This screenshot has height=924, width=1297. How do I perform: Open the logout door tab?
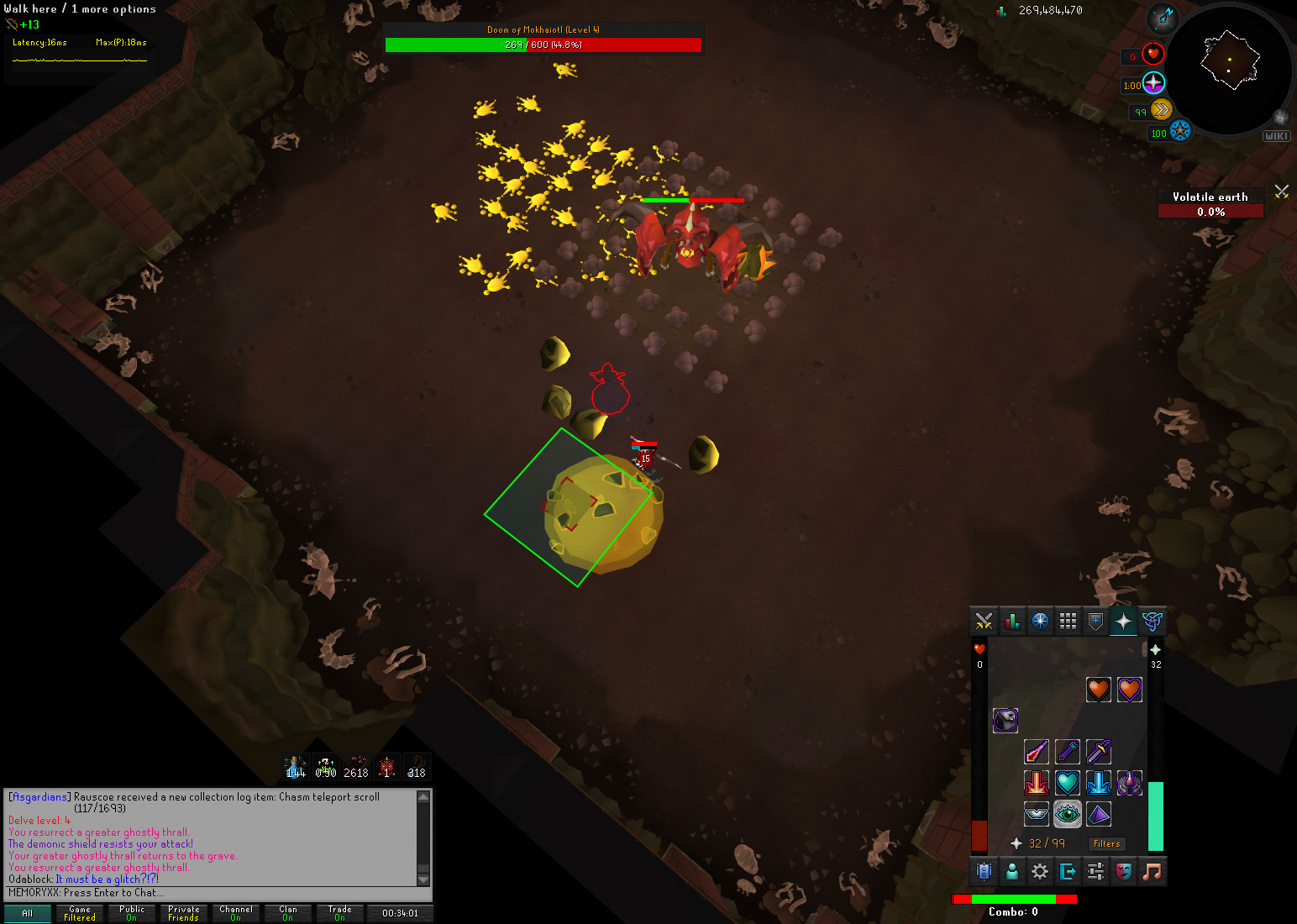click(1068, 872)
